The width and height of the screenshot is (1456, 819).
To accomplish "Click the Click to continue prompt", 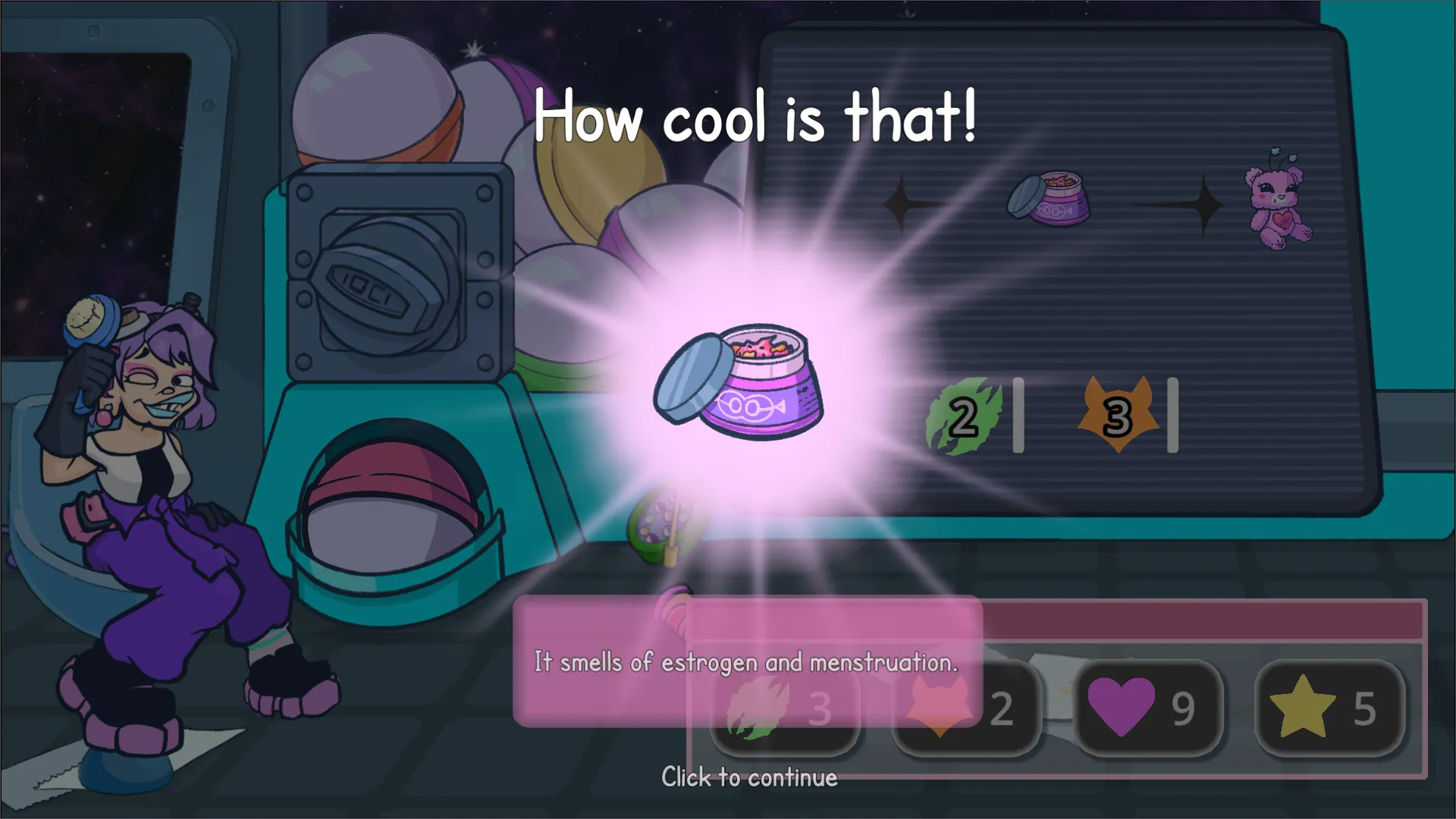I will point(749,777).
